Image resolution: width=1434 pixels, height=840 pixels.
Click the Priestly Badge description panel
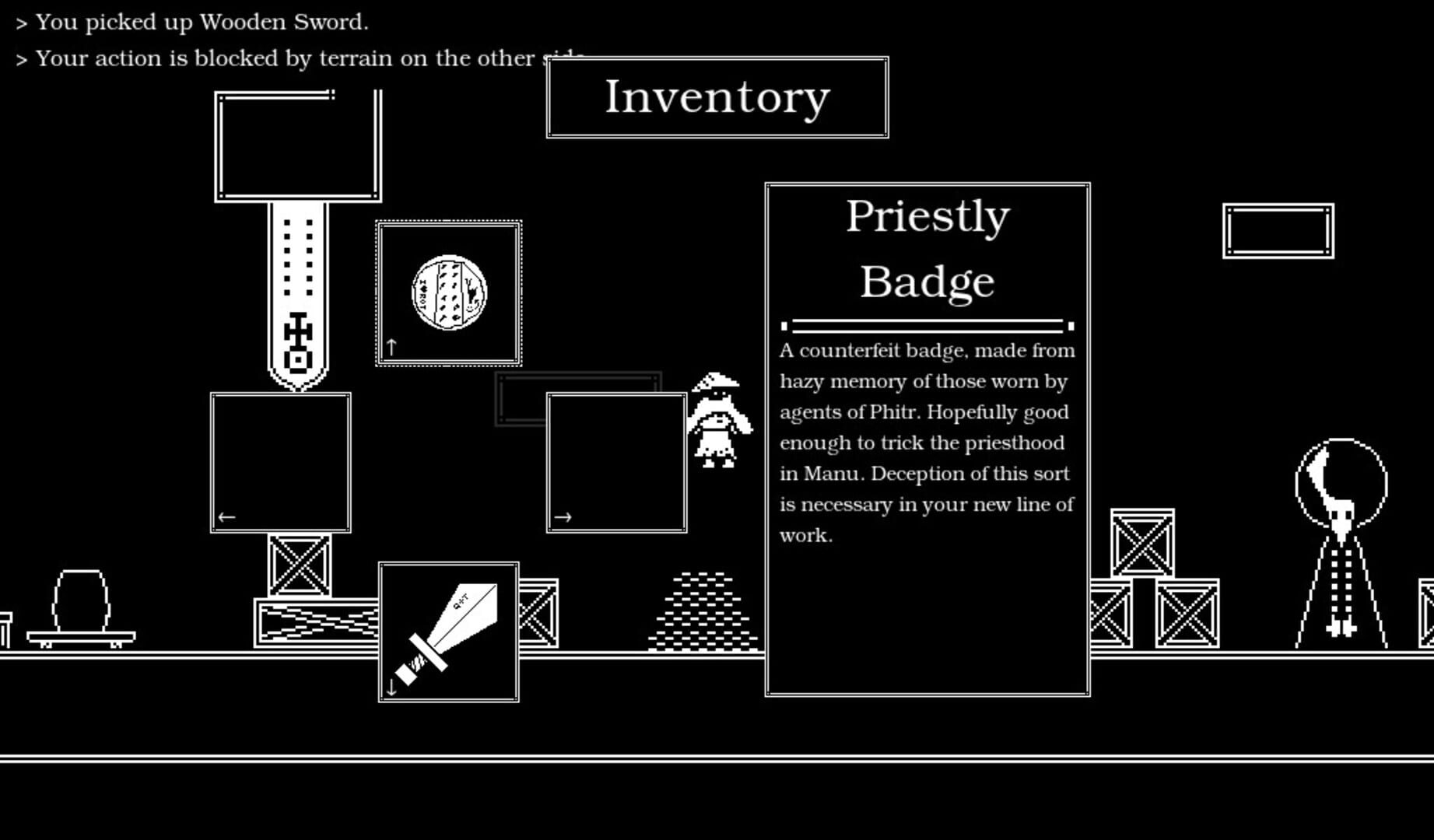(926, 443)
